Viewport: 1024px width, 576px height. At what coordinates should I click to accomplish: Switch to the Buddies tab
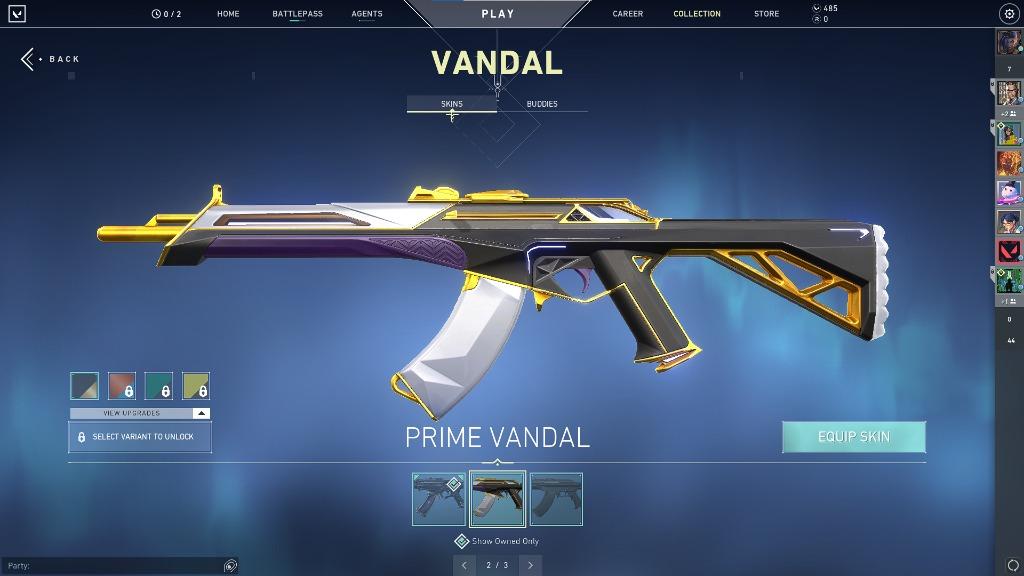click(x=542, y=104)
